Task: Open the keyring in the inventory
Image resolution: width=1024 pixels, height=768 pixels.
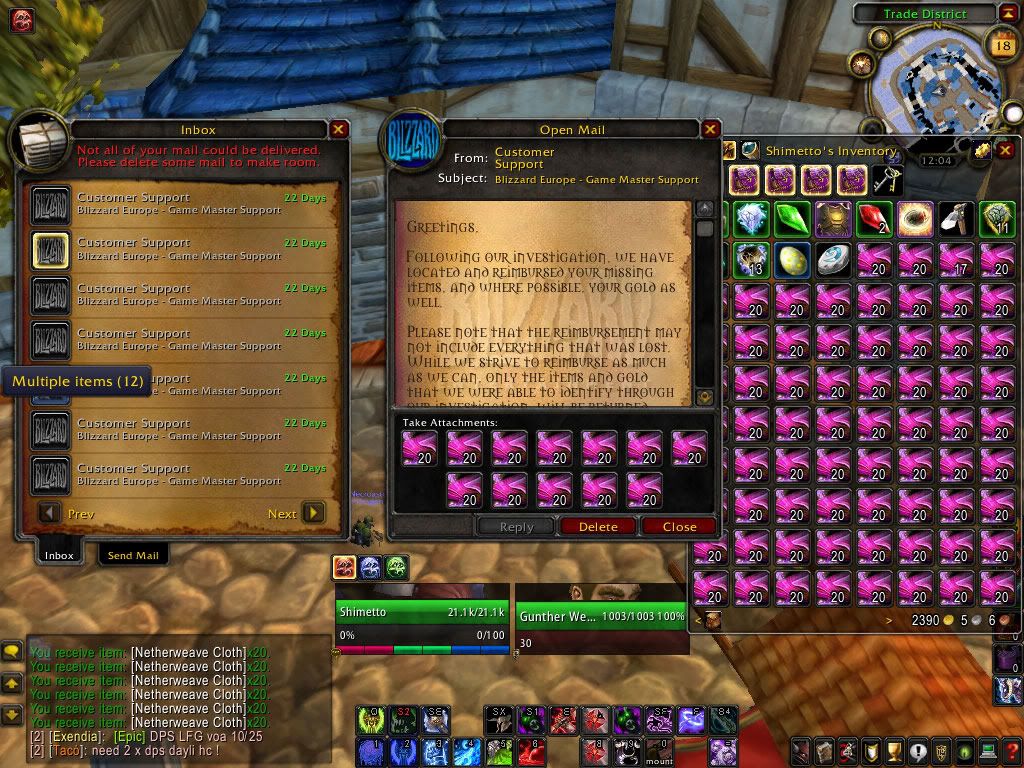Action: click(883, 180)
